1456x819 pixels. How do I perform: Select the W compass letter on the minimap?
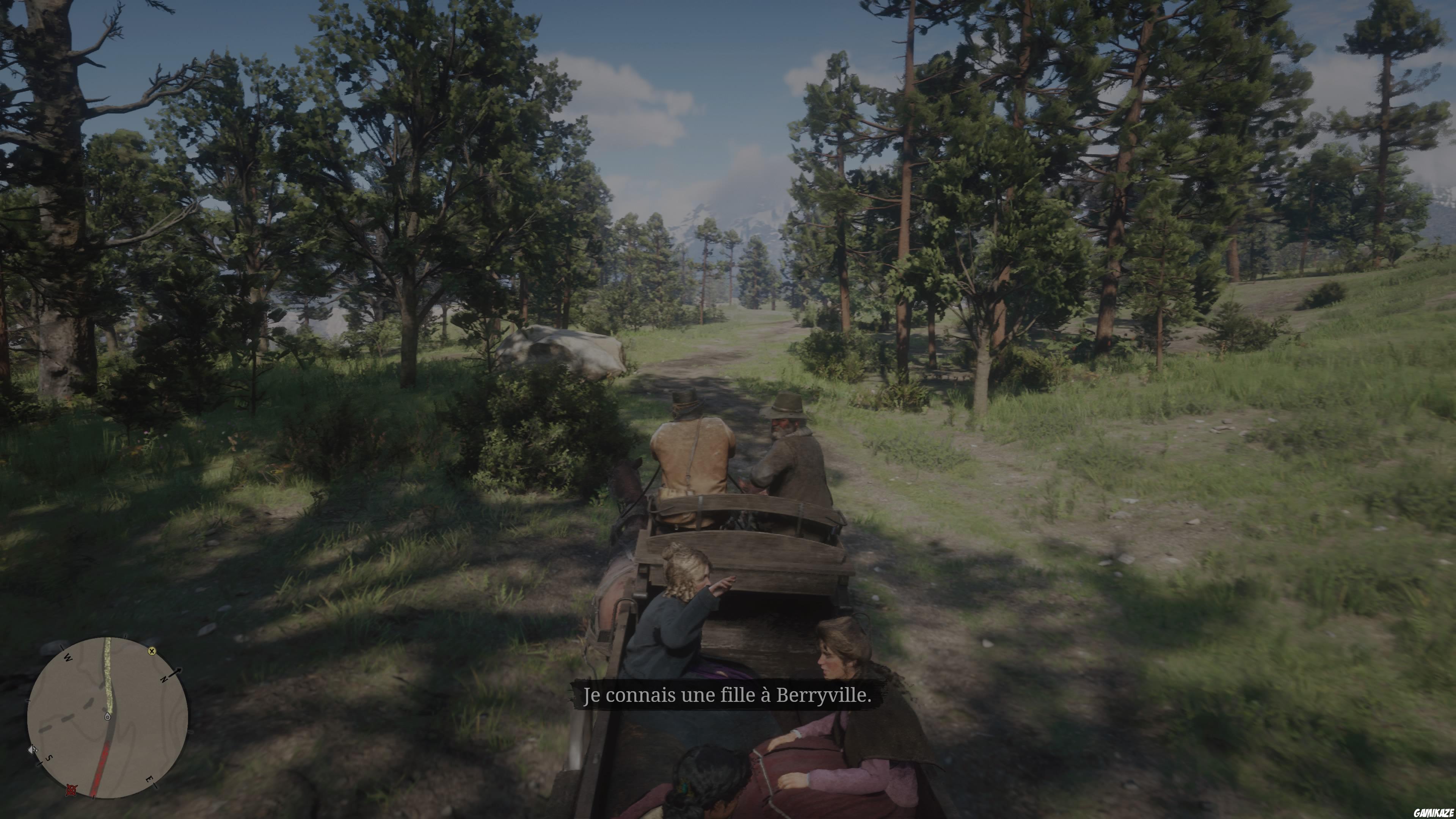tap(68, 658)
